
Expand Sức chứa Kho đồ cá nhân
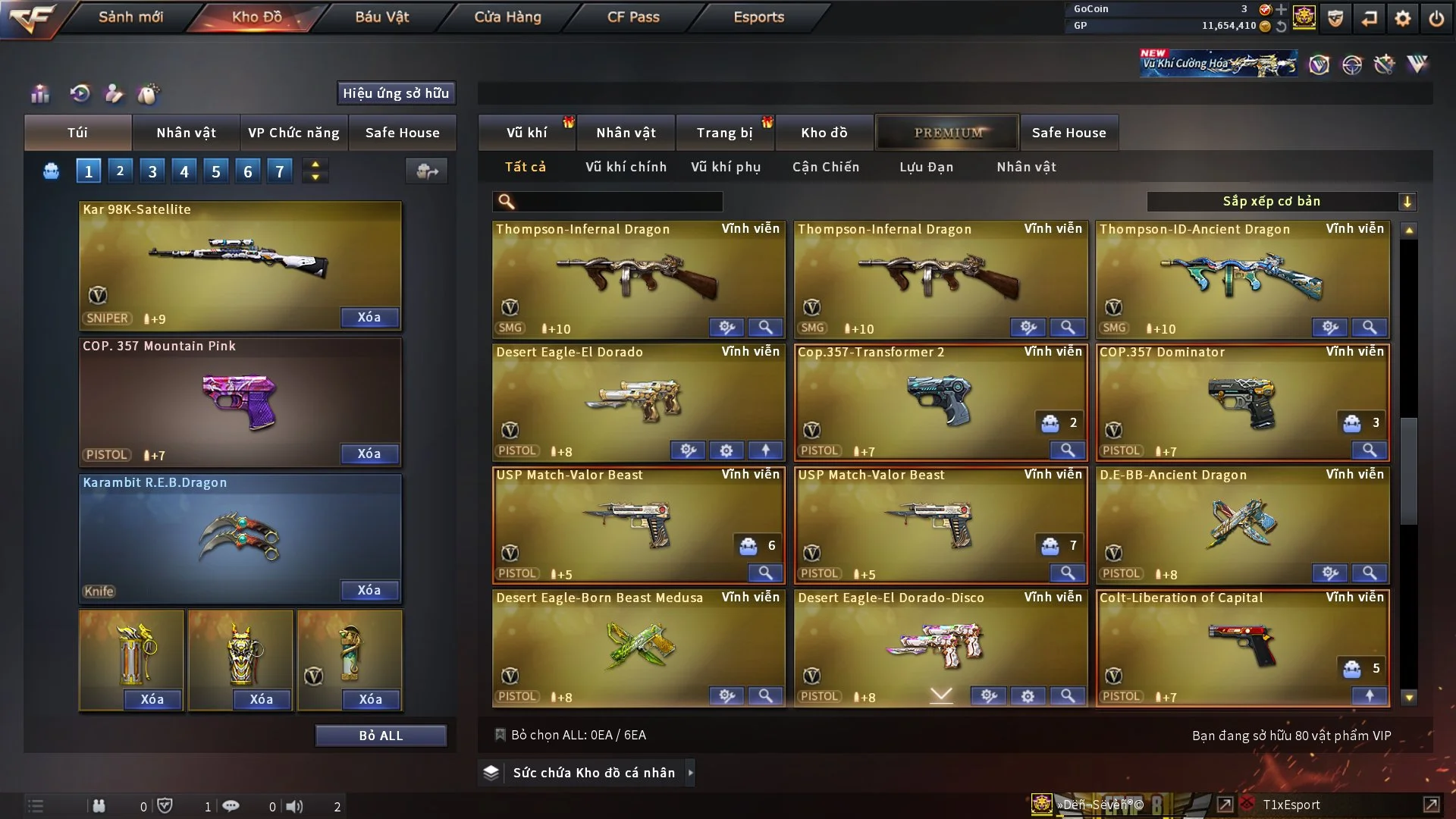[593, 773]
